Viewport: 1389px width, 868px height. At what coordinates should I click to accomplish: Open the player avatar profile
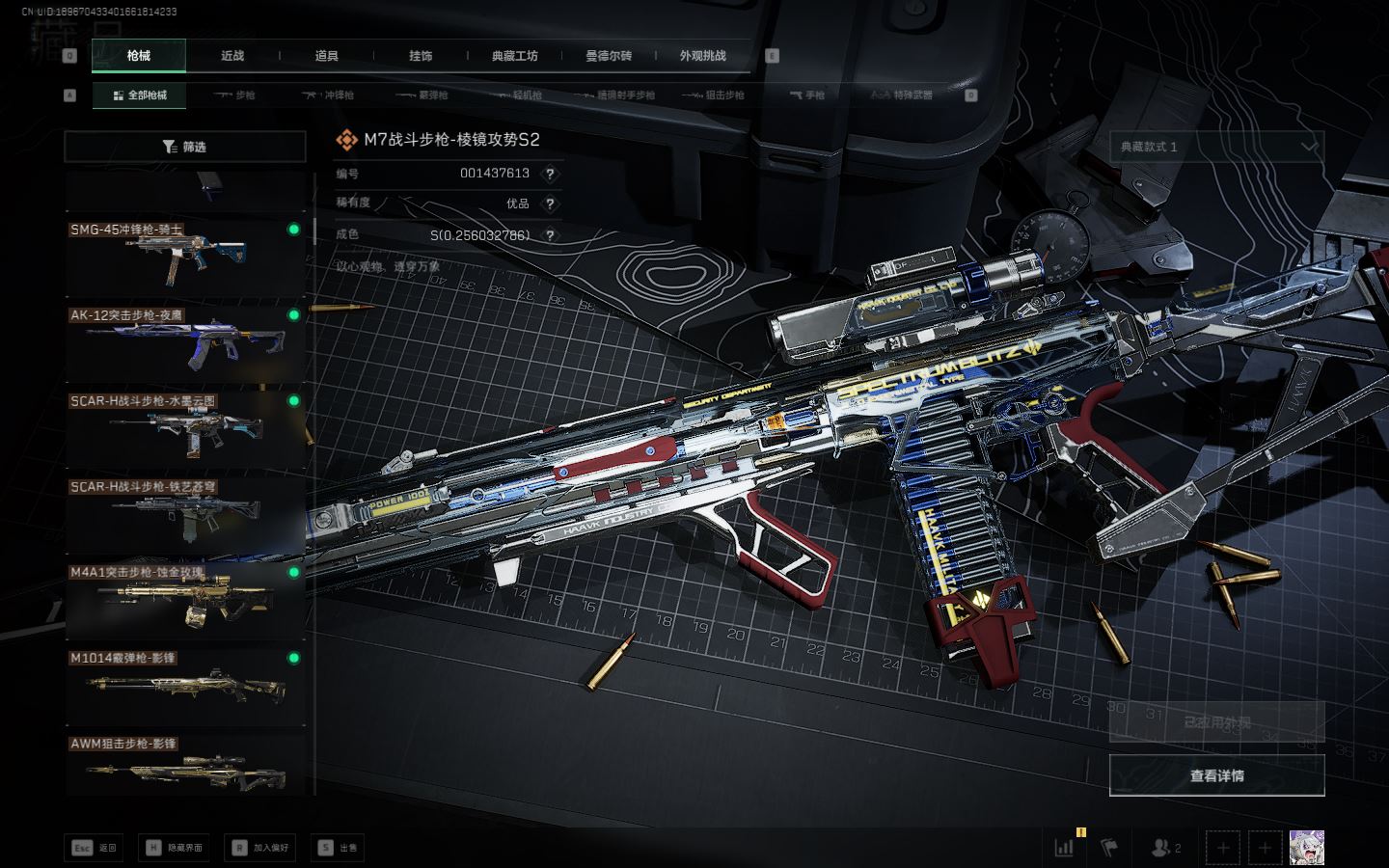coord(1307,848)
